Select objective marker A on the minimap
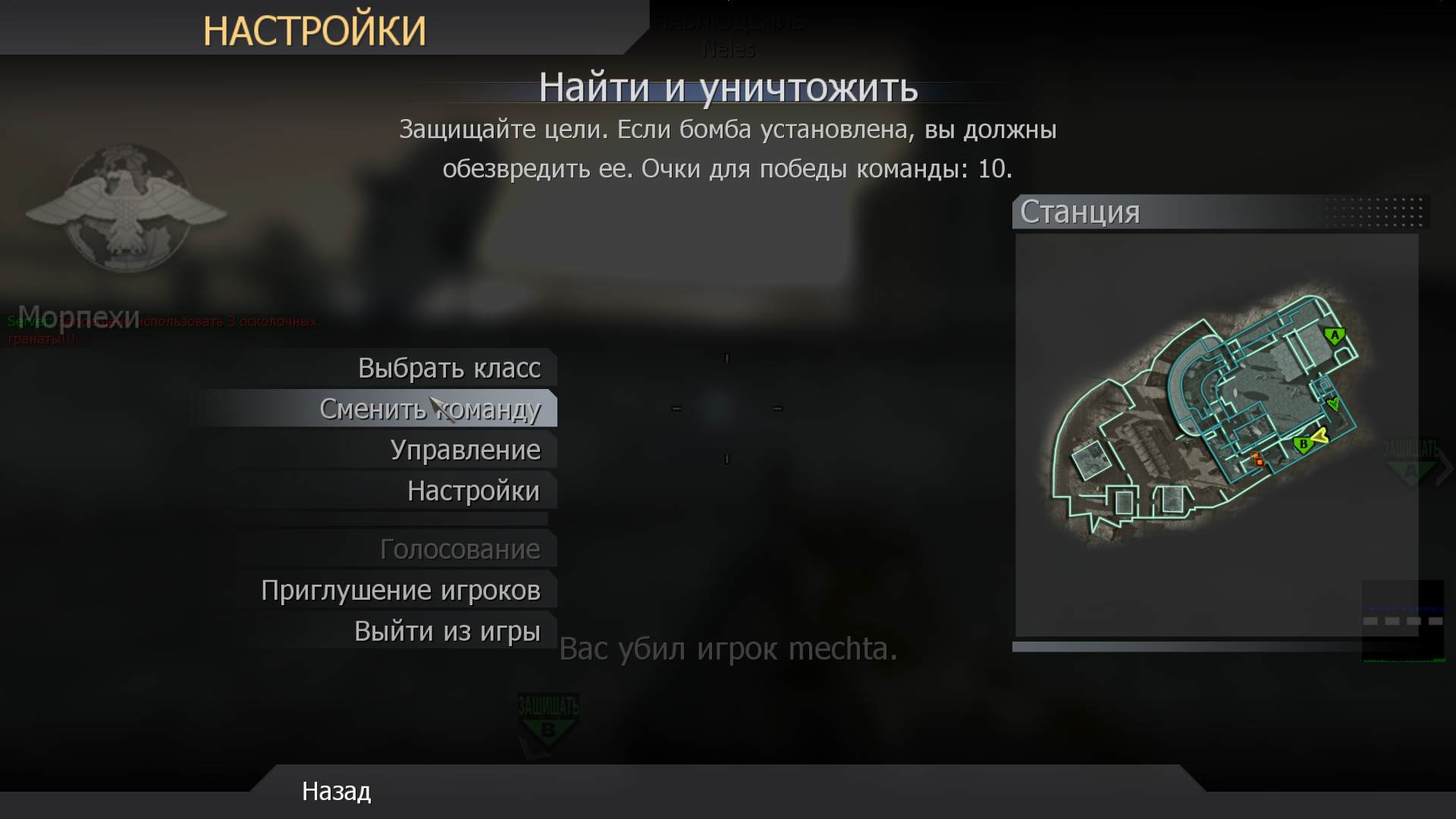This screenshot has height=819, width=1456. coord(1335,335)
